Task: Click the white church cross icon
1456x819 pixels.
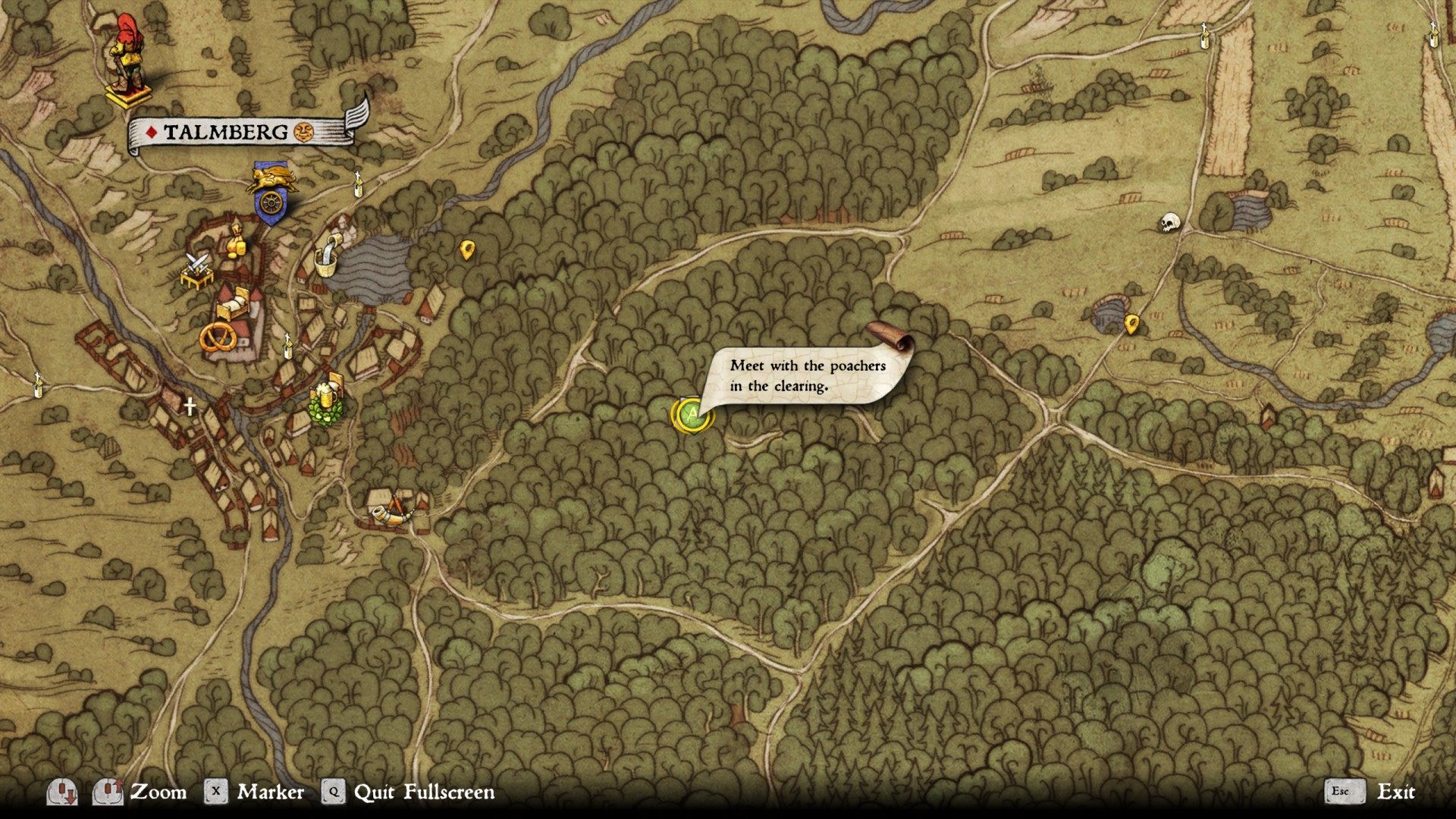Action: [x=190, y=406]
